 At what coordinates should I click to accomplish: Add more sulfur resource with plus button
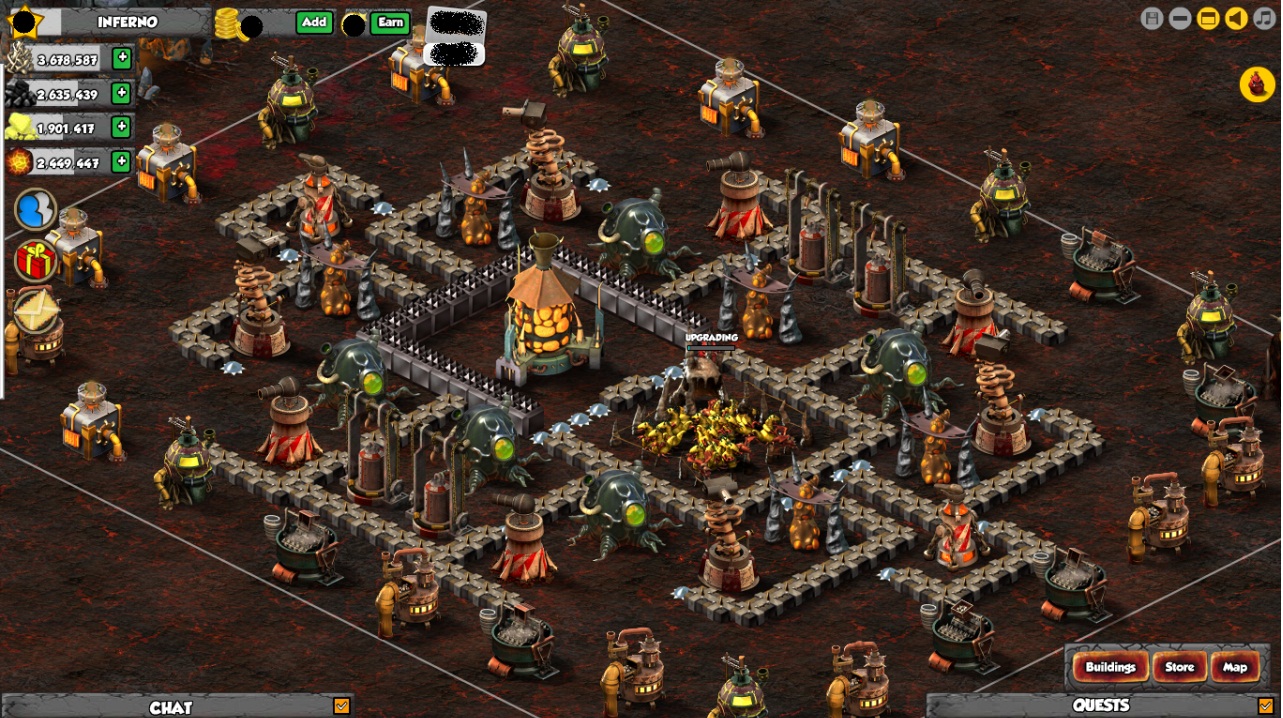[x=121, y=127]
